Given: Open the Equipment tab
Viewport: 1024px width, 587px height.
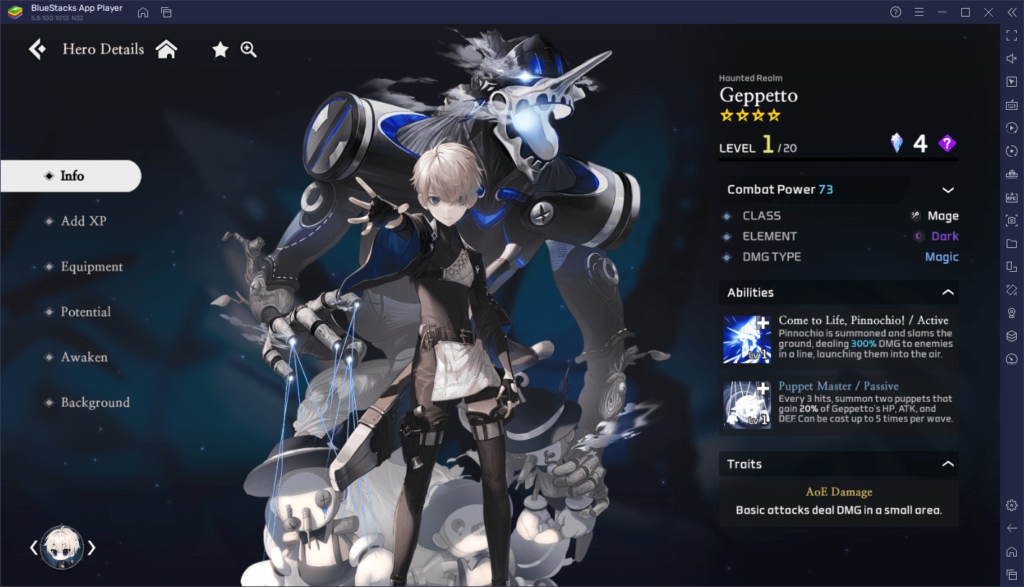Looking at the screenshot, I should click(90, 267).
